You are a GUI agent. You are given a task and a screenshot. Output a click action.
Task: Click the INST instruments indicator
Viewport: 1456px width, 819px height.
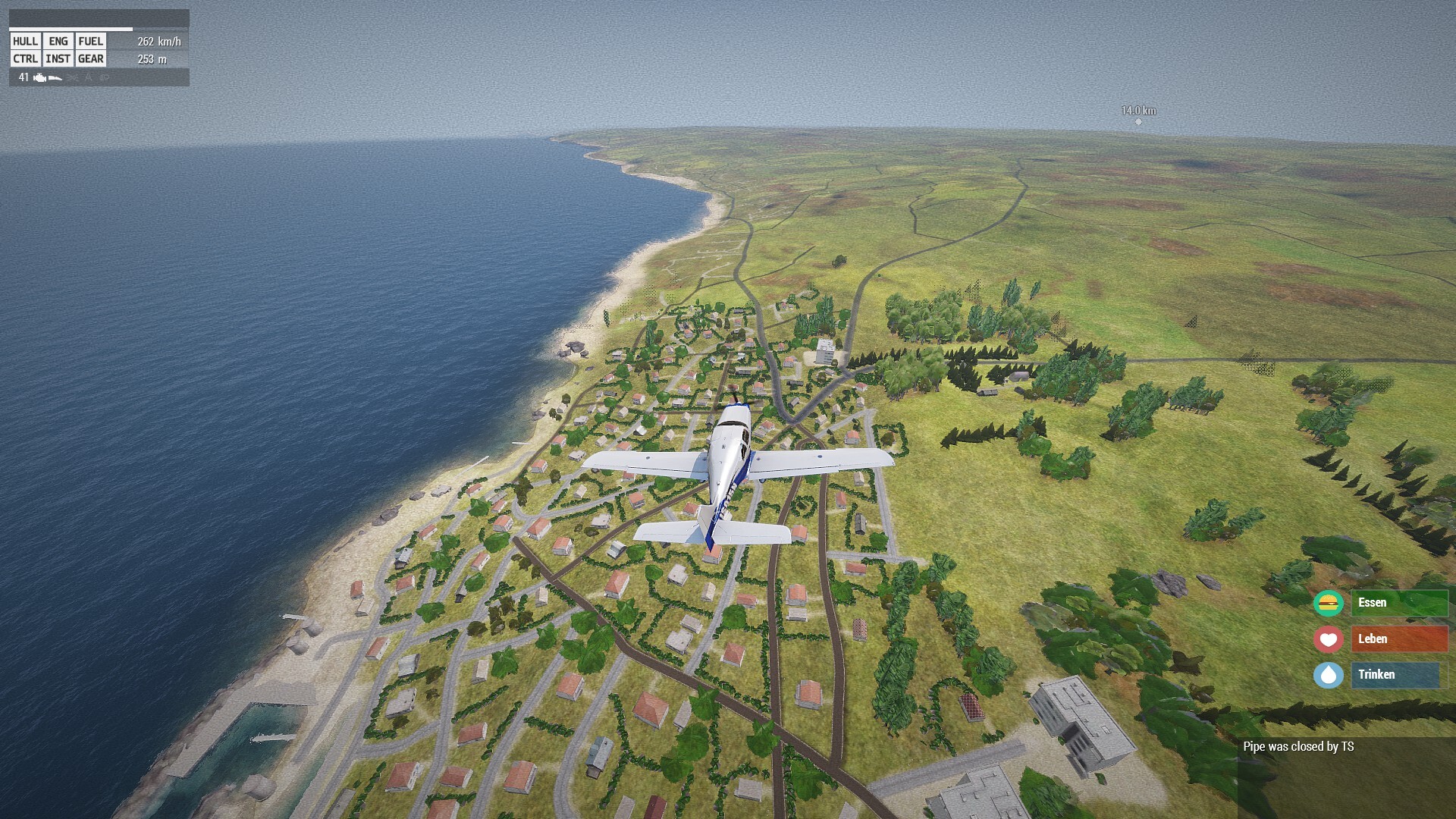[x=58, y=59]
